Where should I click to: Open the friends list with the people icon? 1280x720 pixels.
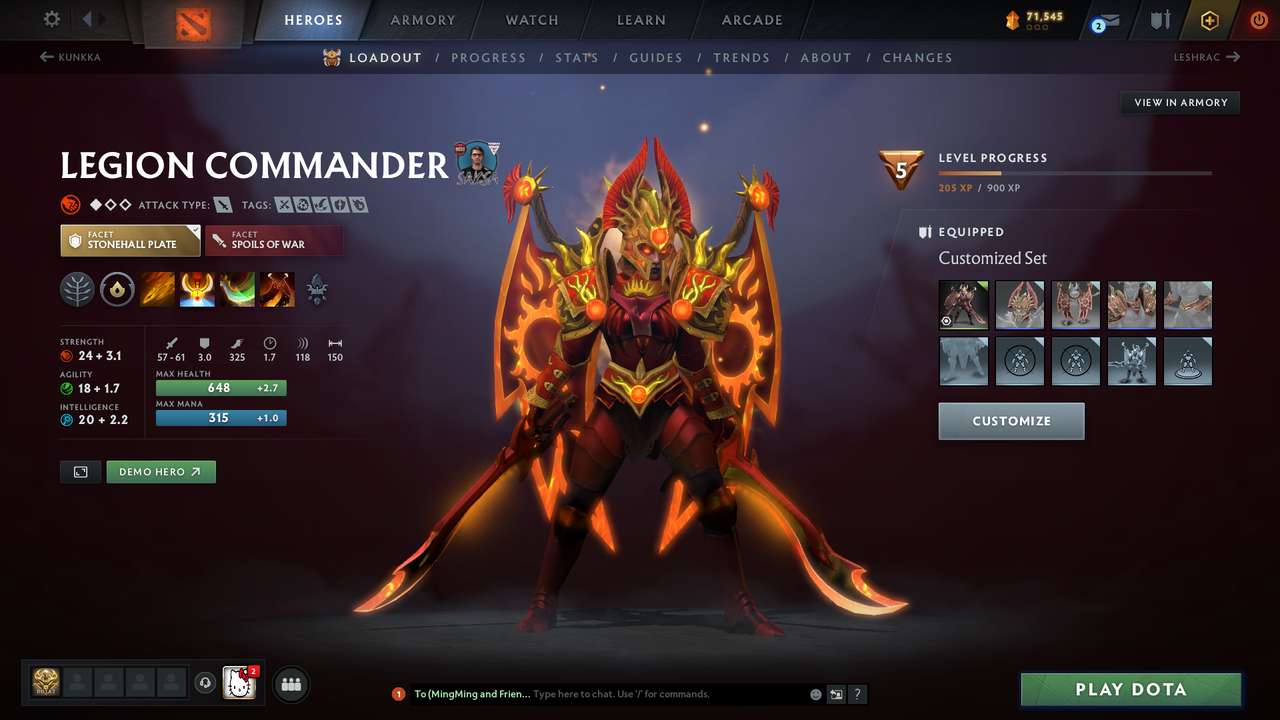tap(290, 684)
